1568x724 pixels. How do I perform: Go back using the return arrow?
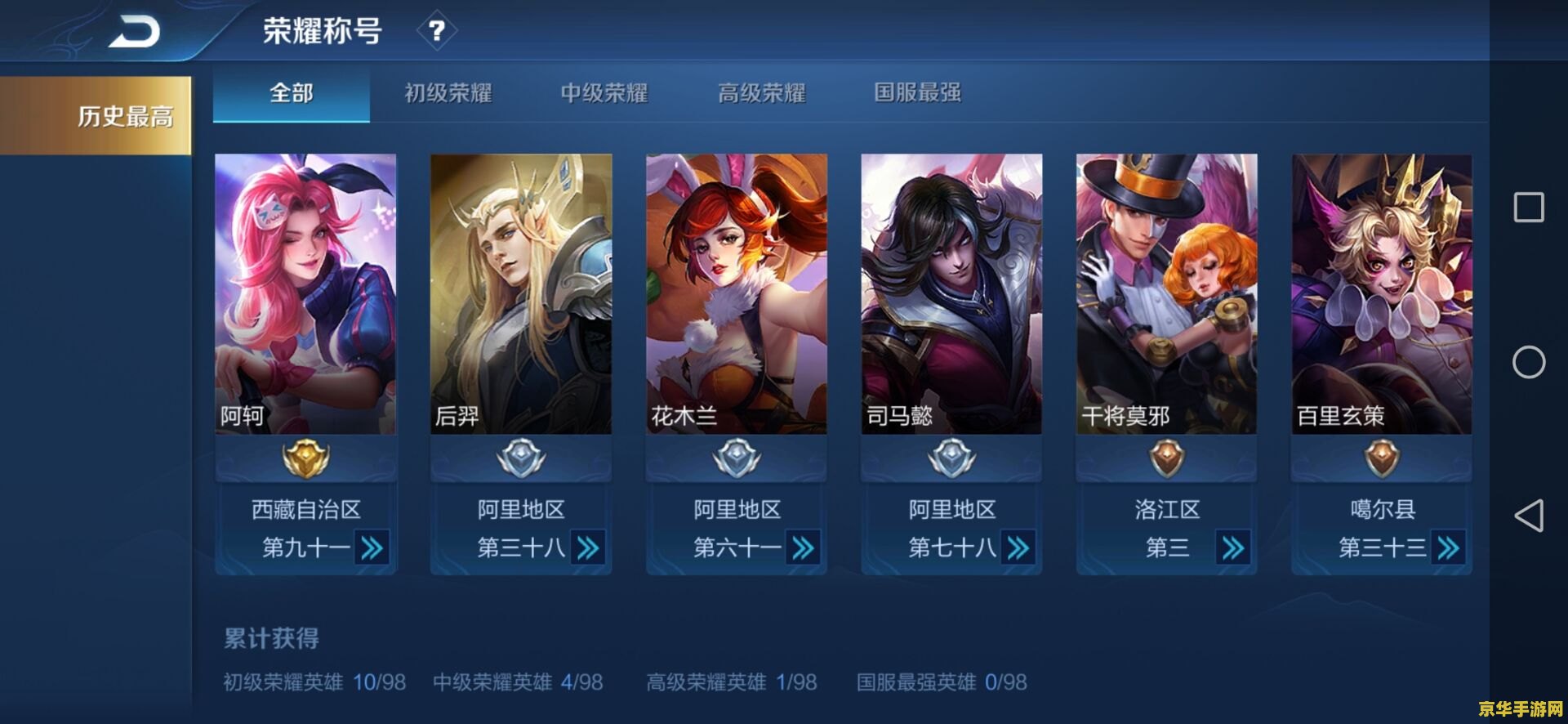click(136, 32)
